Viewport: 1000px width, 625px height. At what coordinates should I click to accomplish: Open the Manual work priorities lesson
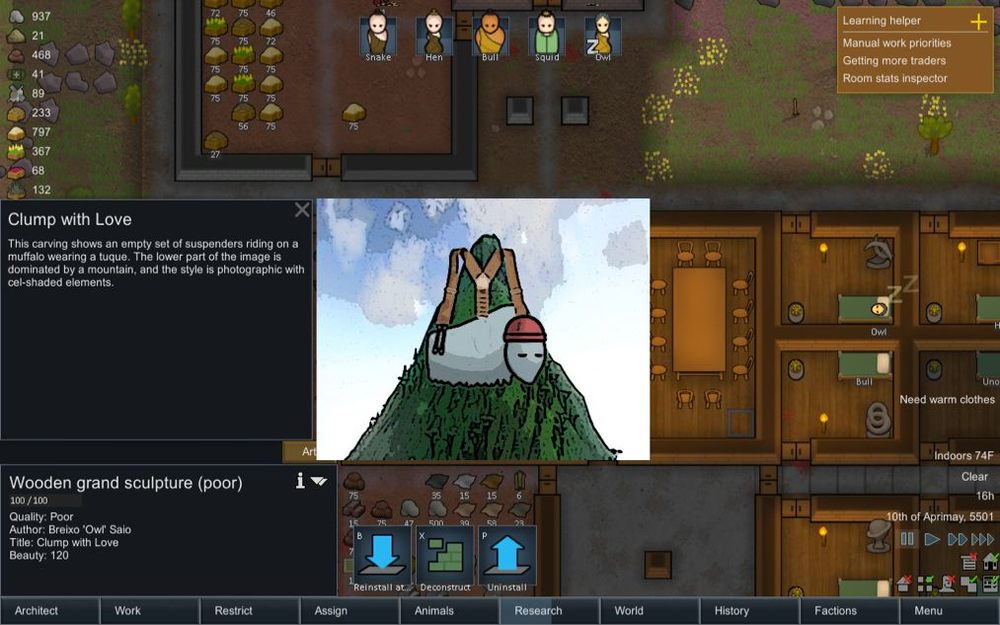click(x=897, y=43)
